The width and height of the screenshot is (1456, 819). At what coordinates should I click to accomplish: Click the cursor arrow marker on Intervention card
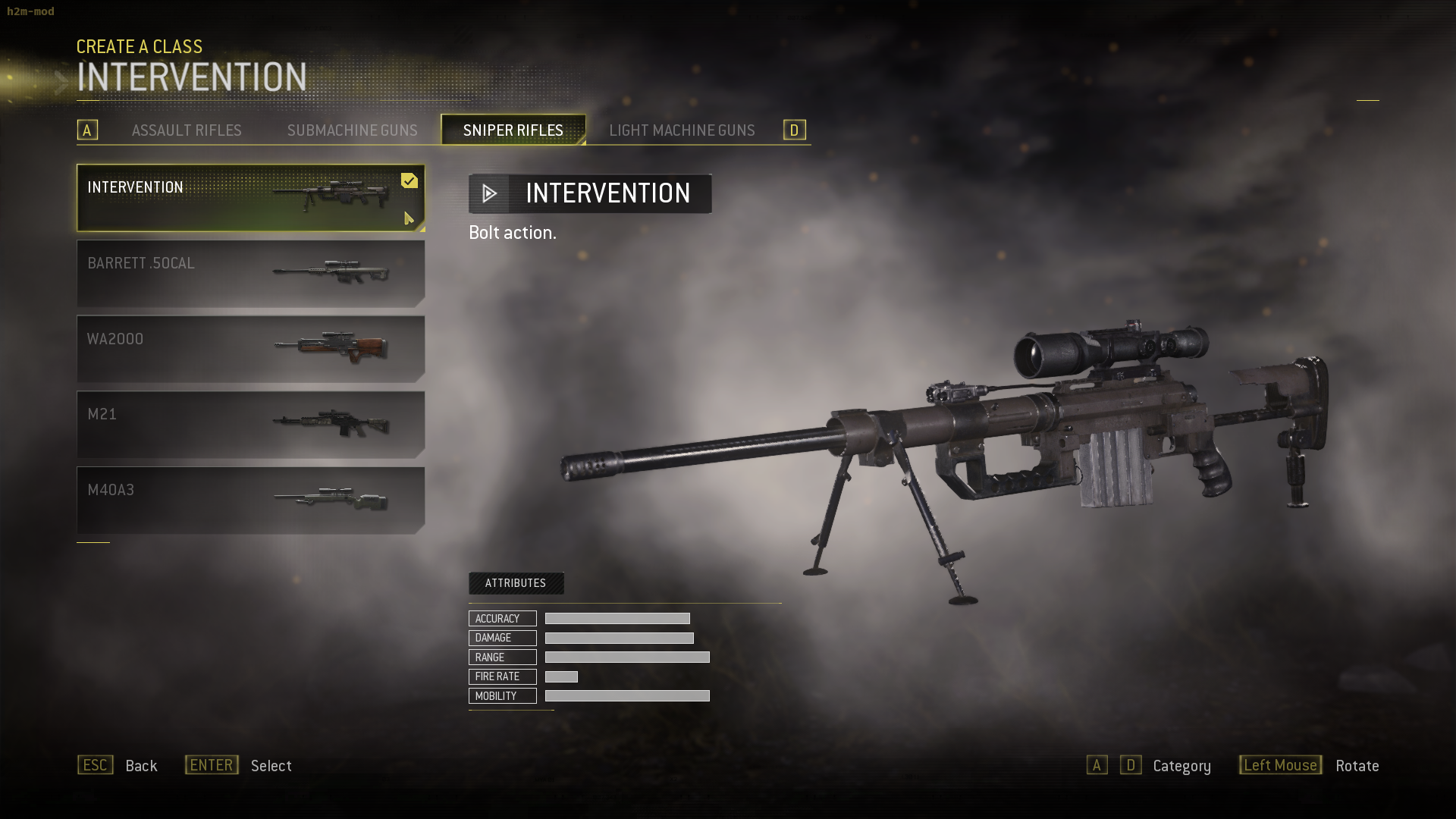tap(409, 219)
